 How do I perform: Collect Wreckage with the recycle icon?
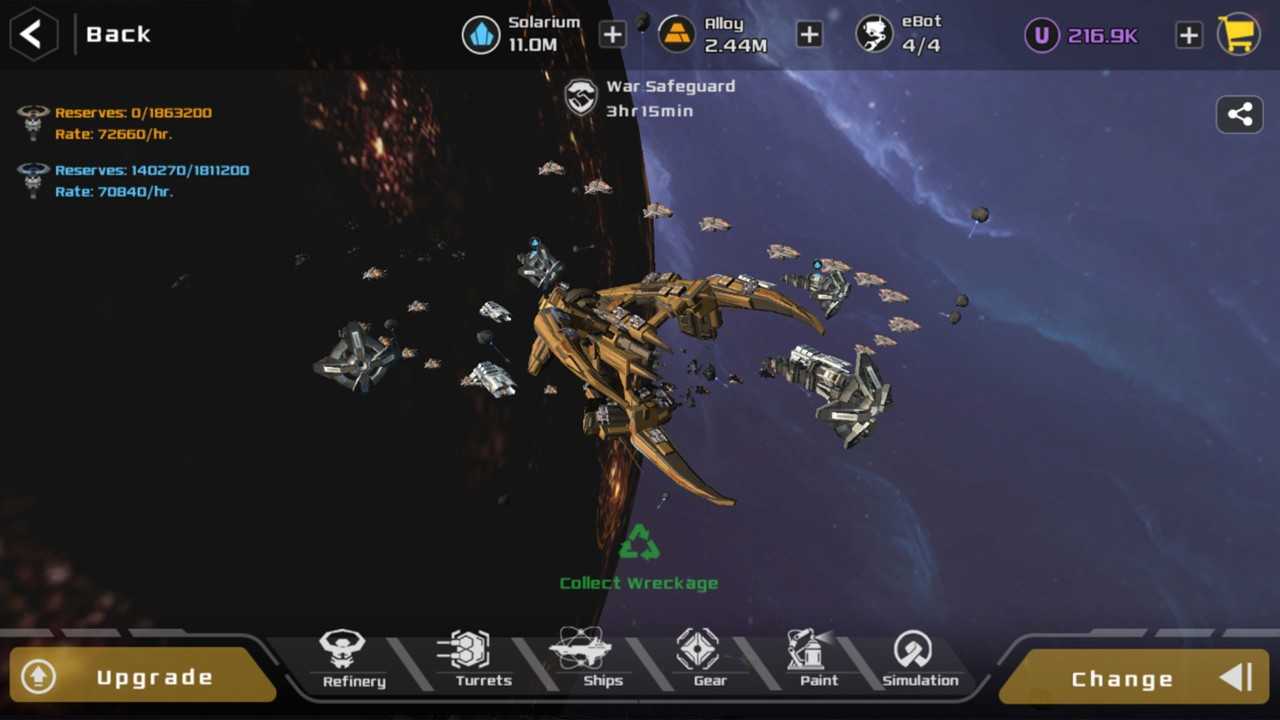[x=638, y=543]
